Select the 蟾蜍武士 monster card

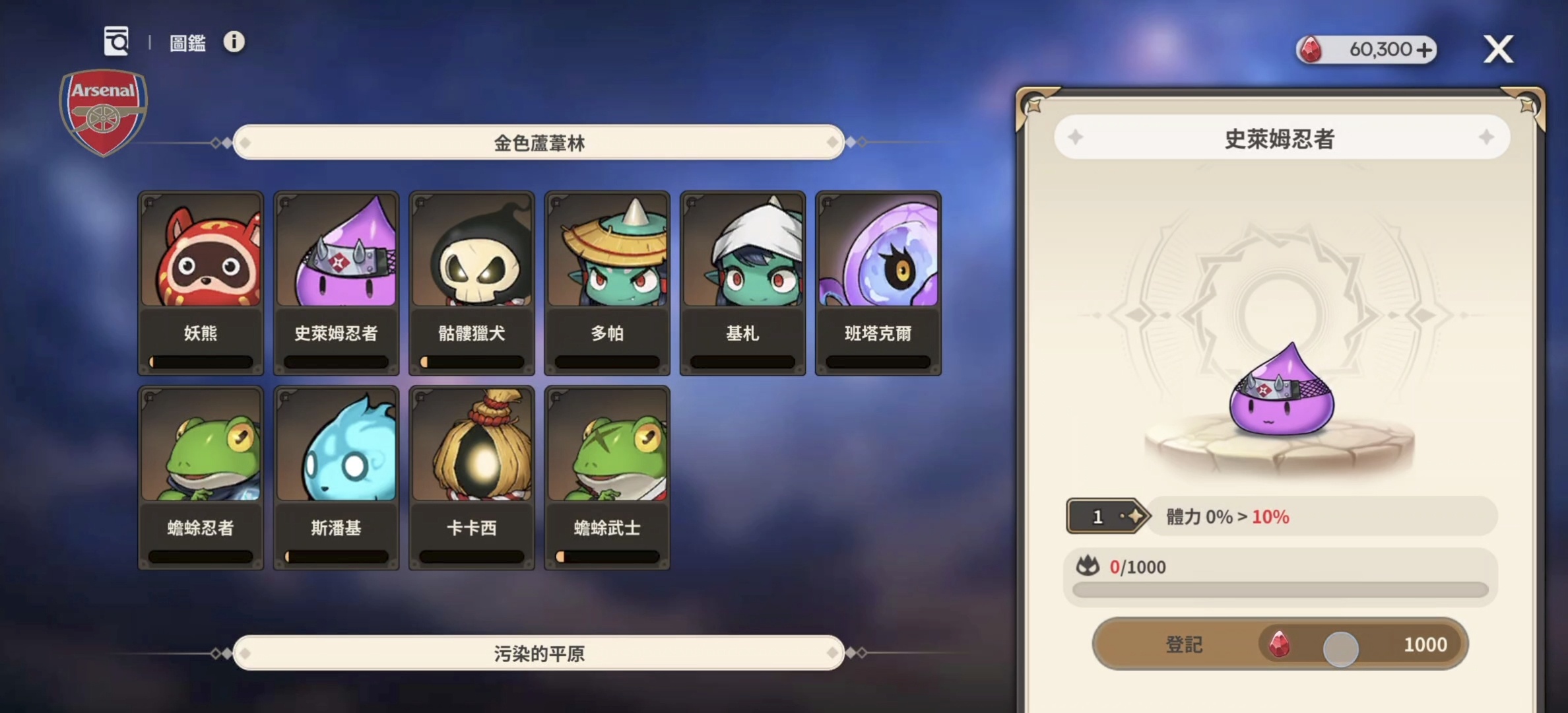(x=606, y=477)
